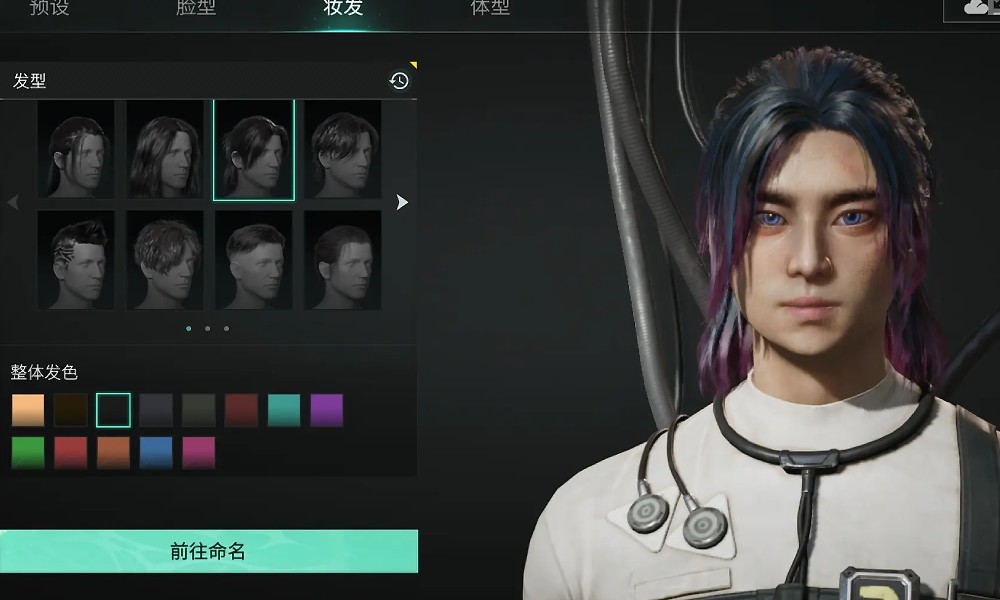1000x600 pixels.
Task: Select the teal-outlined hairstyle thumbnail
Action: coord(254,150)
